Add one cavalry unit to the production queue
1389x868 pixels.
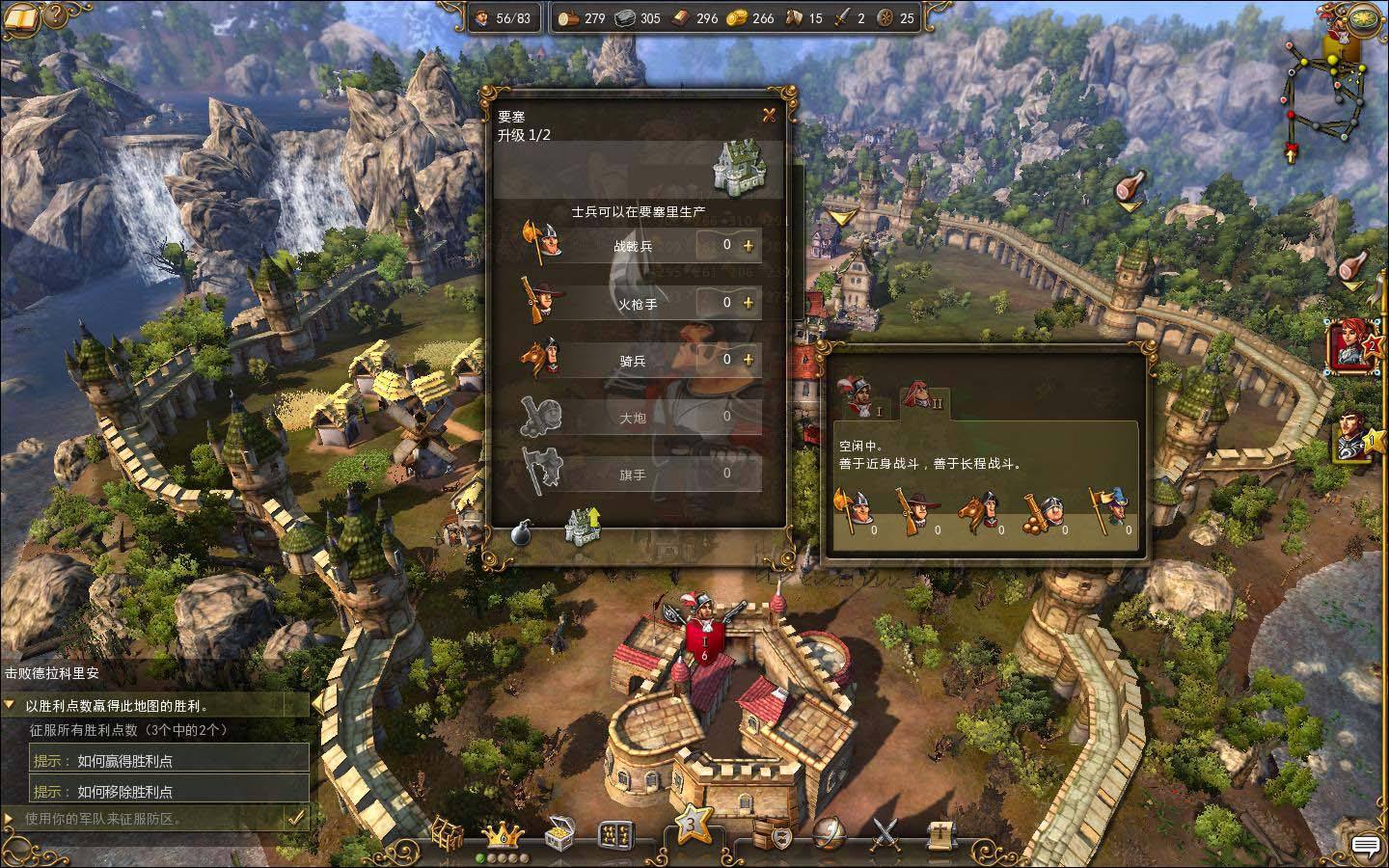[749, 360]
